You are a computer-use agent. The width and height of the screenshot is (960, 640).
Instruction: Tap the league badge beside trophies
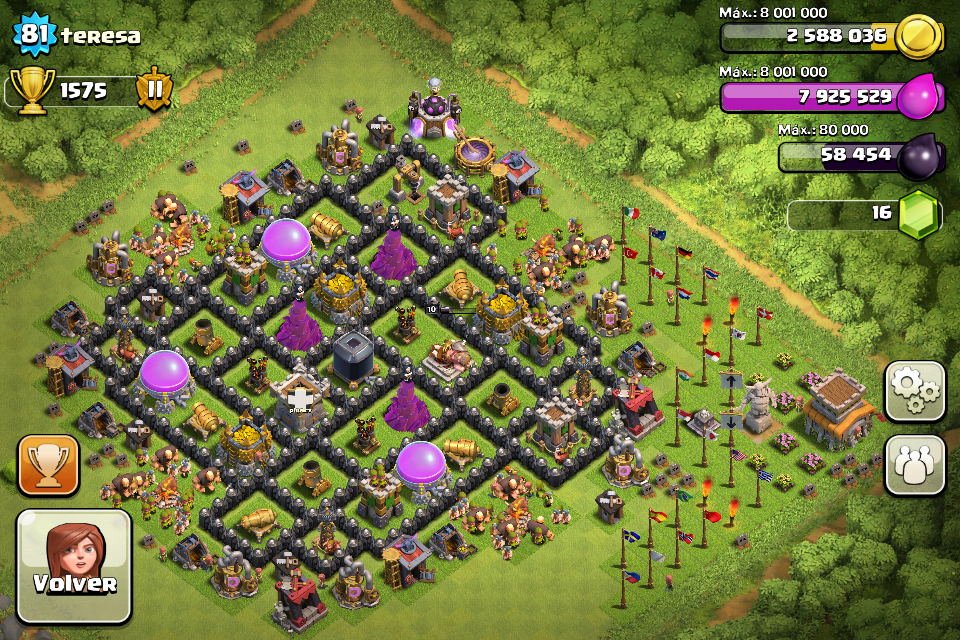click(x=155, y=89)
